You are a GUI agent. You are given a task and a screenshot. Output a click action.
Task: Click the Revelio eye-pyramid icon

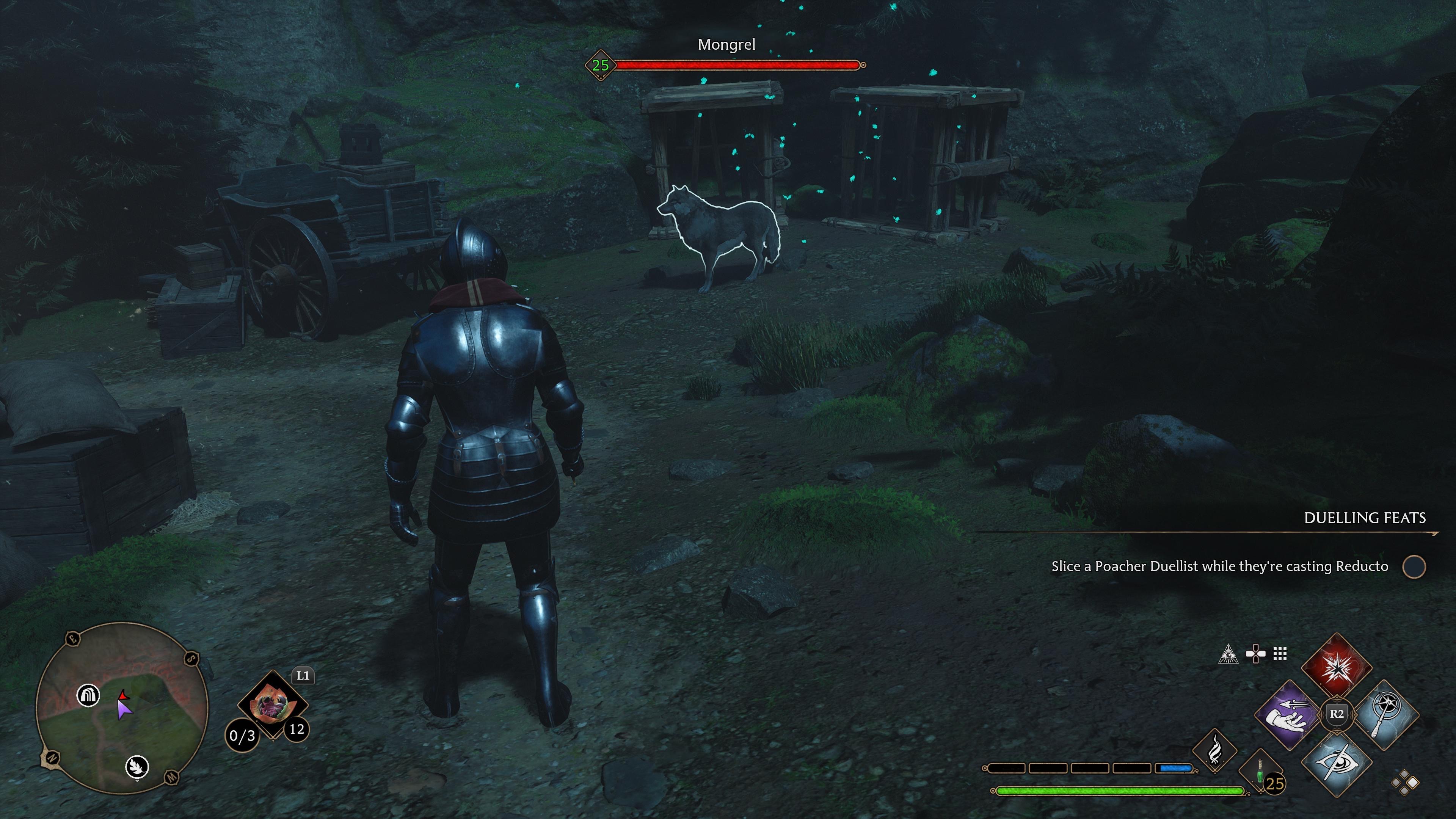point(1228,654)
